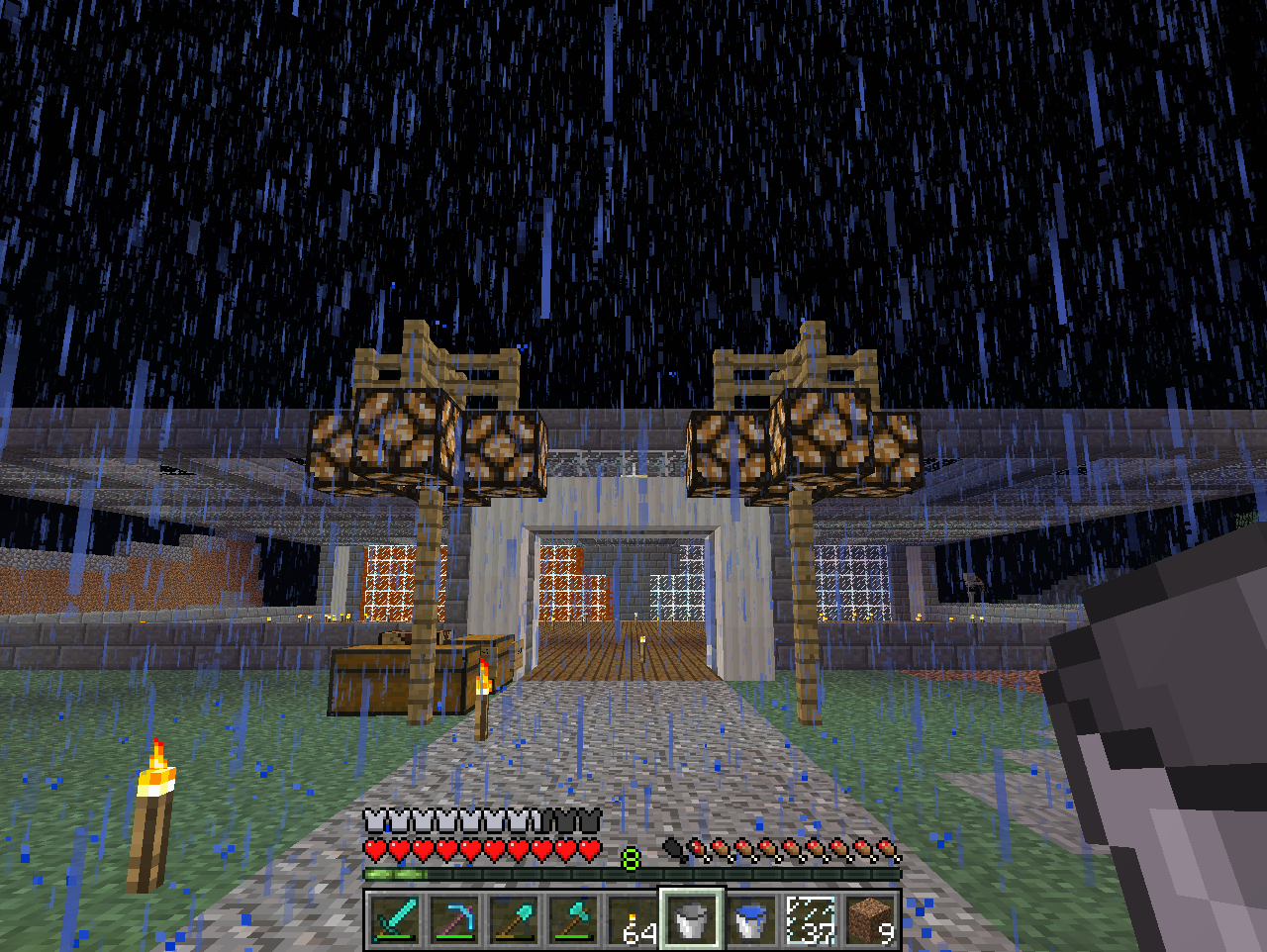Switch to the diamond axe slot
Screen dimensions: 1267x952
click(x=574, y=920)
